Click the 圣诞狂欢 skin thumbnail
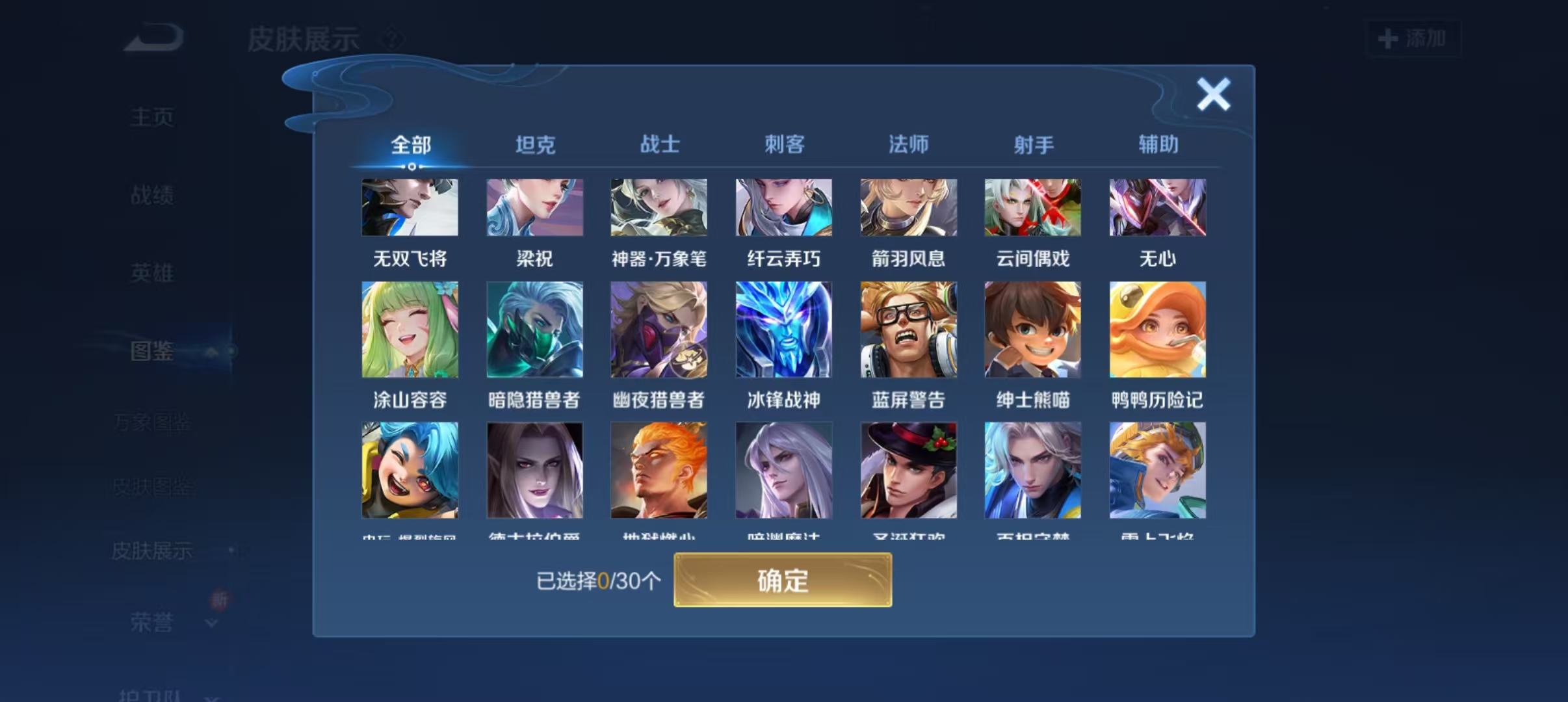 (x=908, y=470)
